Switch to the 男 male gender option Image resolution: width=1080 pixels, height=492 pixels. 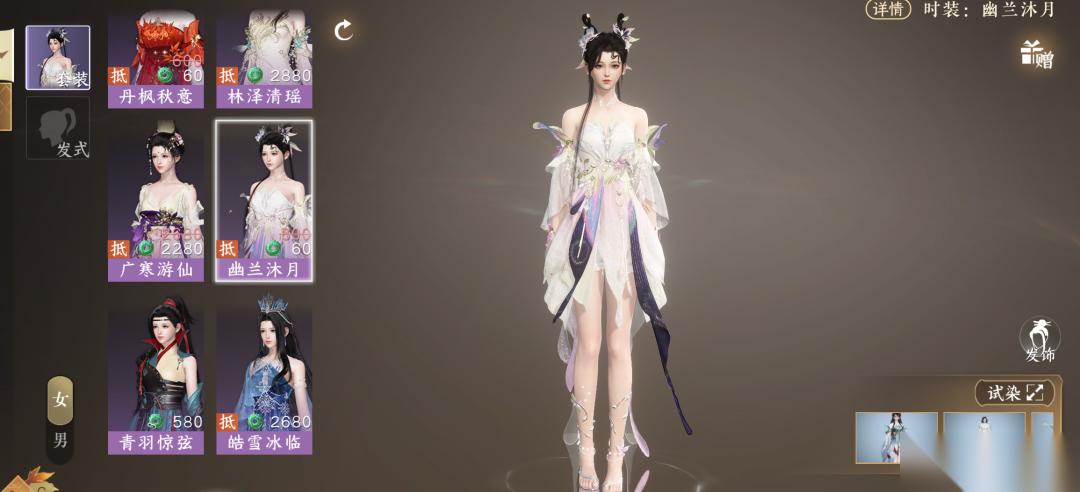(61, 439)
